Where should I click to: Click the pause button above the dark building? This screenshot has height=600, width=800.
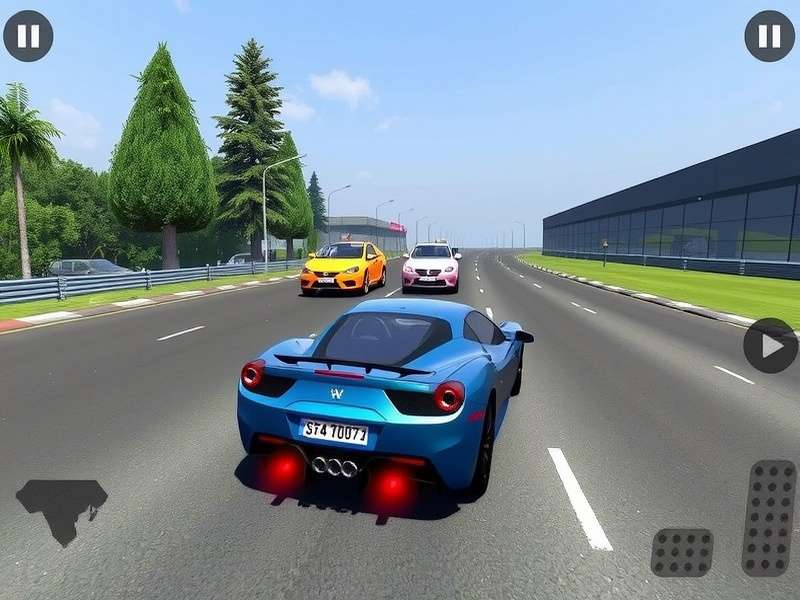click(769, 36)
